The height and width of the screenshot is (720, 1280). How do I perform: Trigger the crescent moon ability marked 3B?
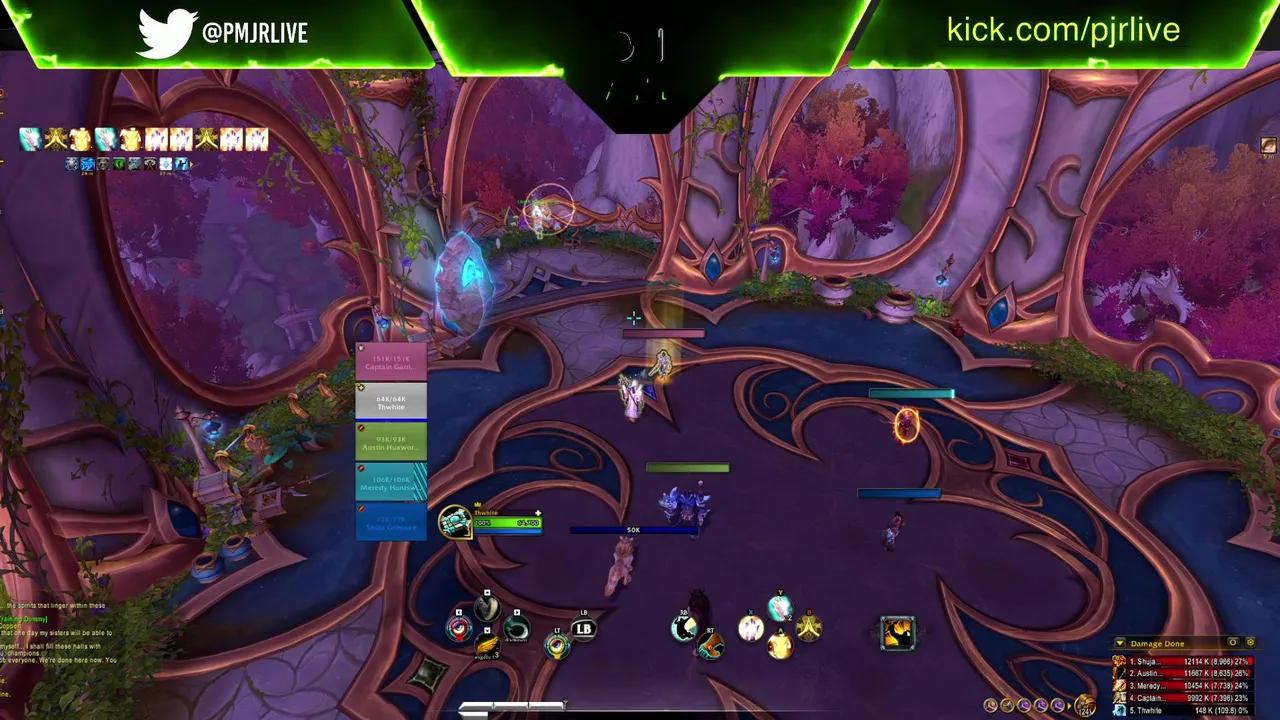684,627
